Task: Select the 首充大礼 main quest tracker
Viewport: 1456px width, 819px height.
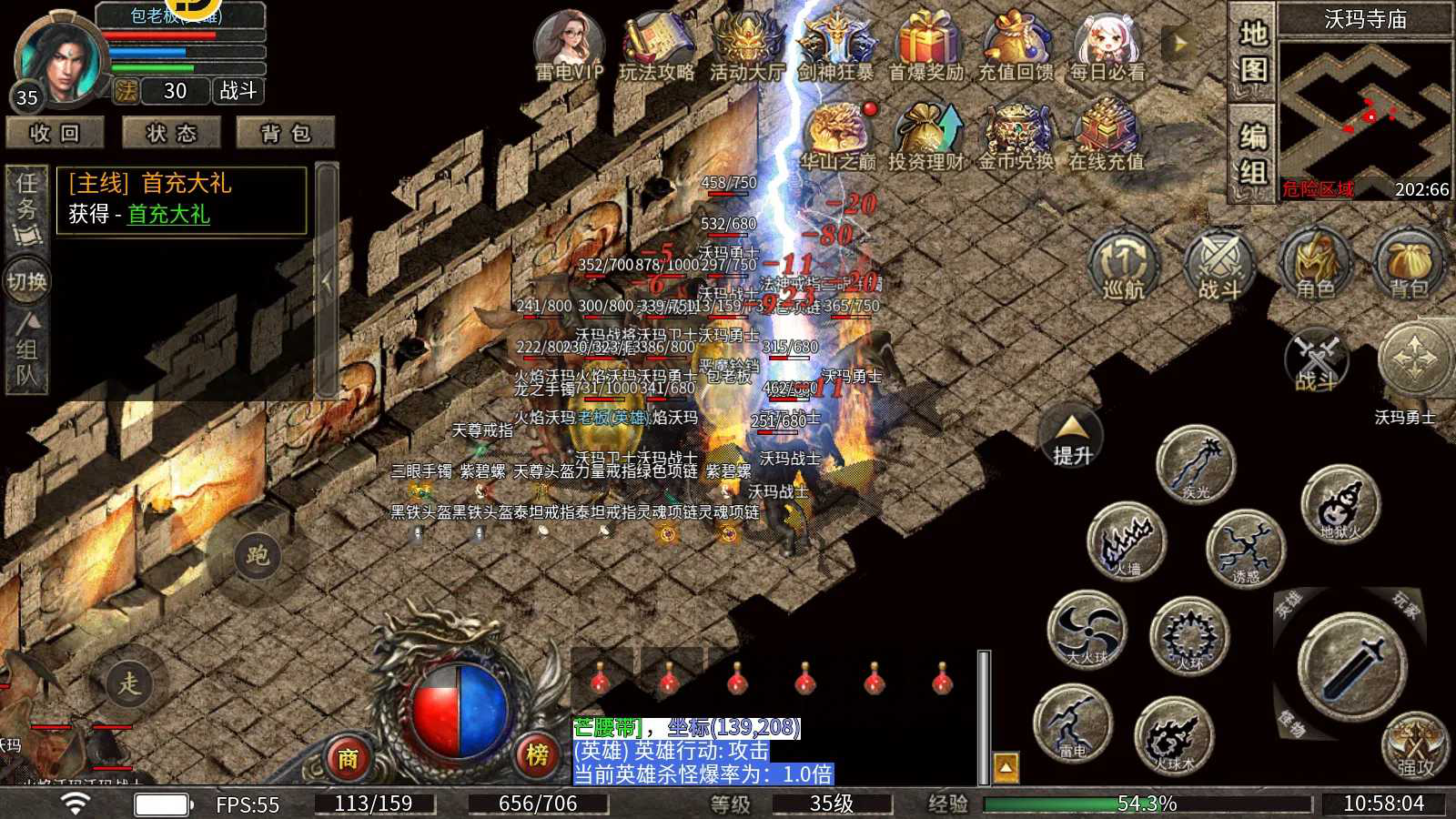Action: click(x=182, y=199)
